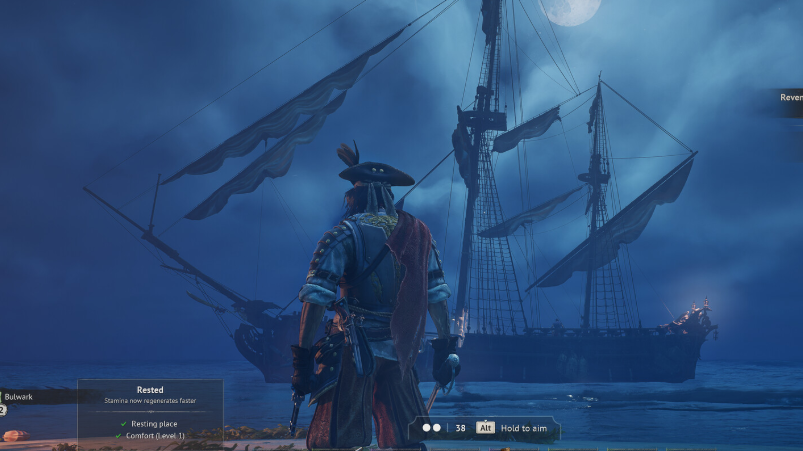
Task: Open the Reven objective tracker entry
Action: (x=790, y=98)
